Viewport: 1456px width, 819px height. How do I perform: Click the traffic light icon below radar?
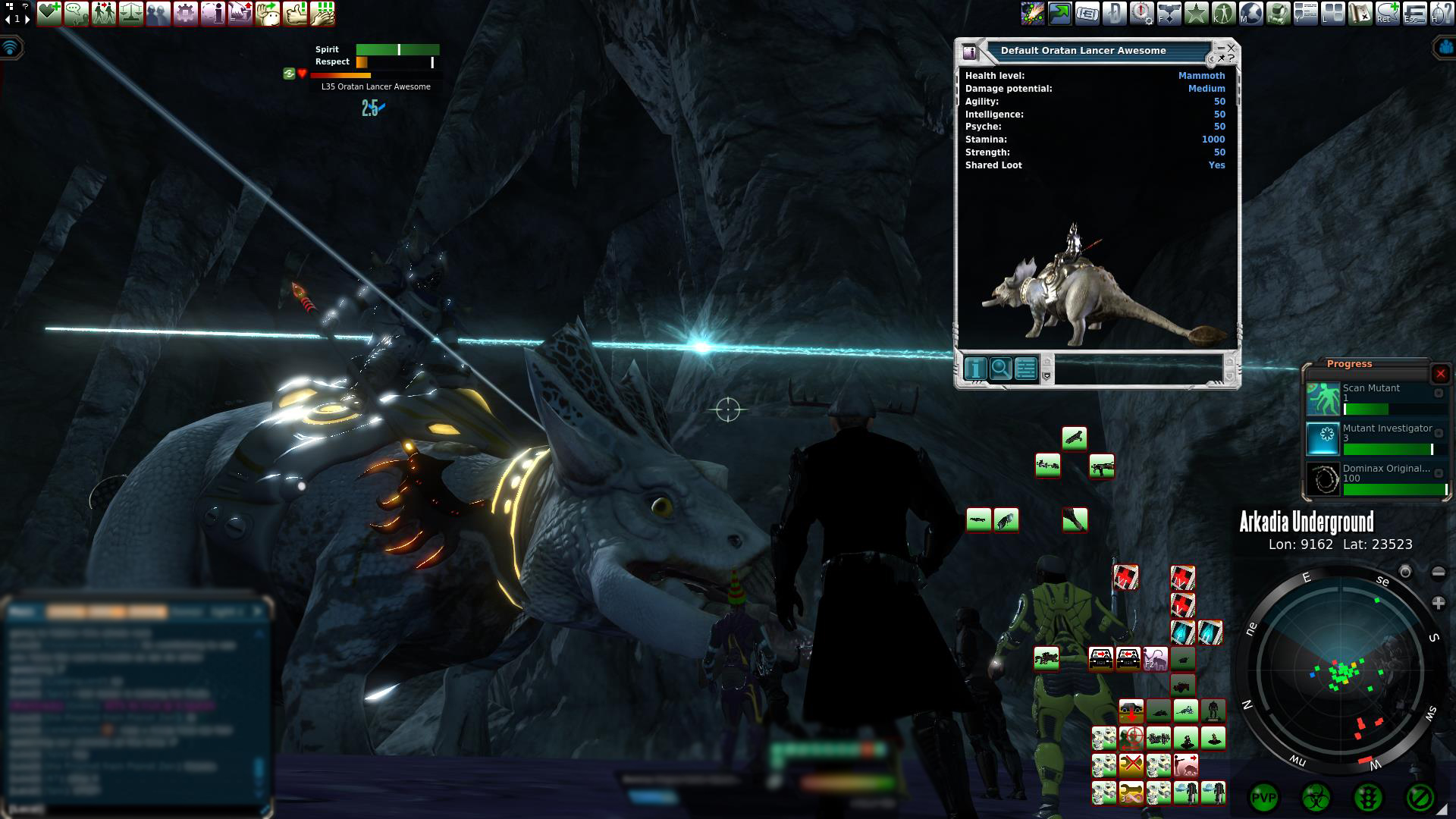coord(1367,798)
